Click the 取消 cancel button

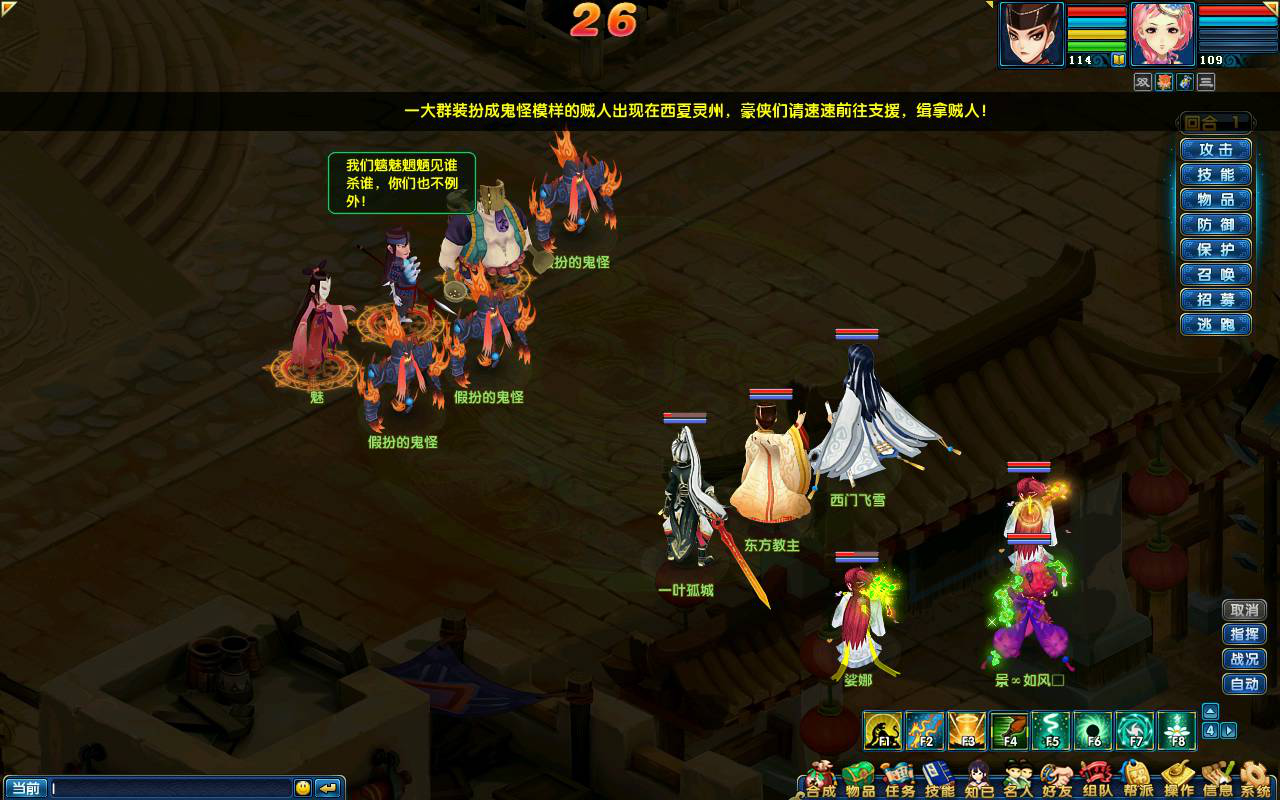coord(1244,610)
